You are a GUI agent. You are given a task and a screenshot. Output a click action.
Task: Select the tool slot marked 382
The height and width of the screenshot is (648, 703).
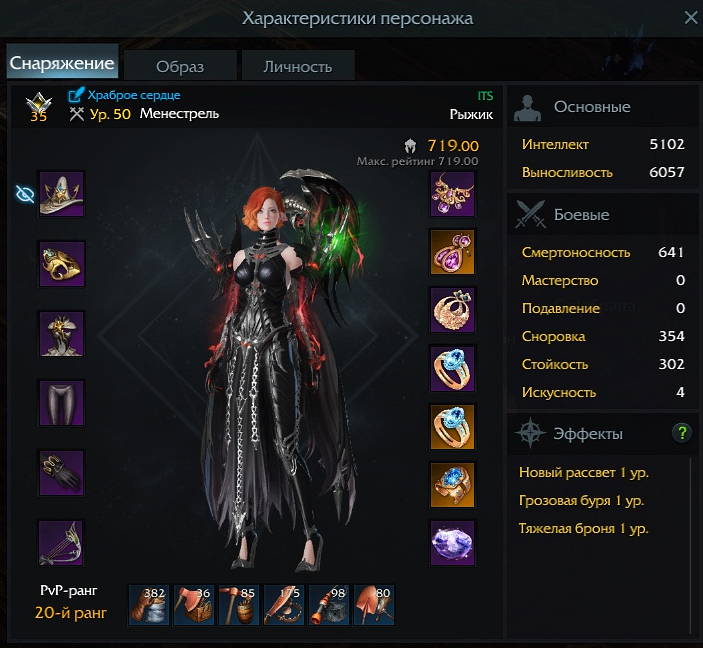point(149,605)
